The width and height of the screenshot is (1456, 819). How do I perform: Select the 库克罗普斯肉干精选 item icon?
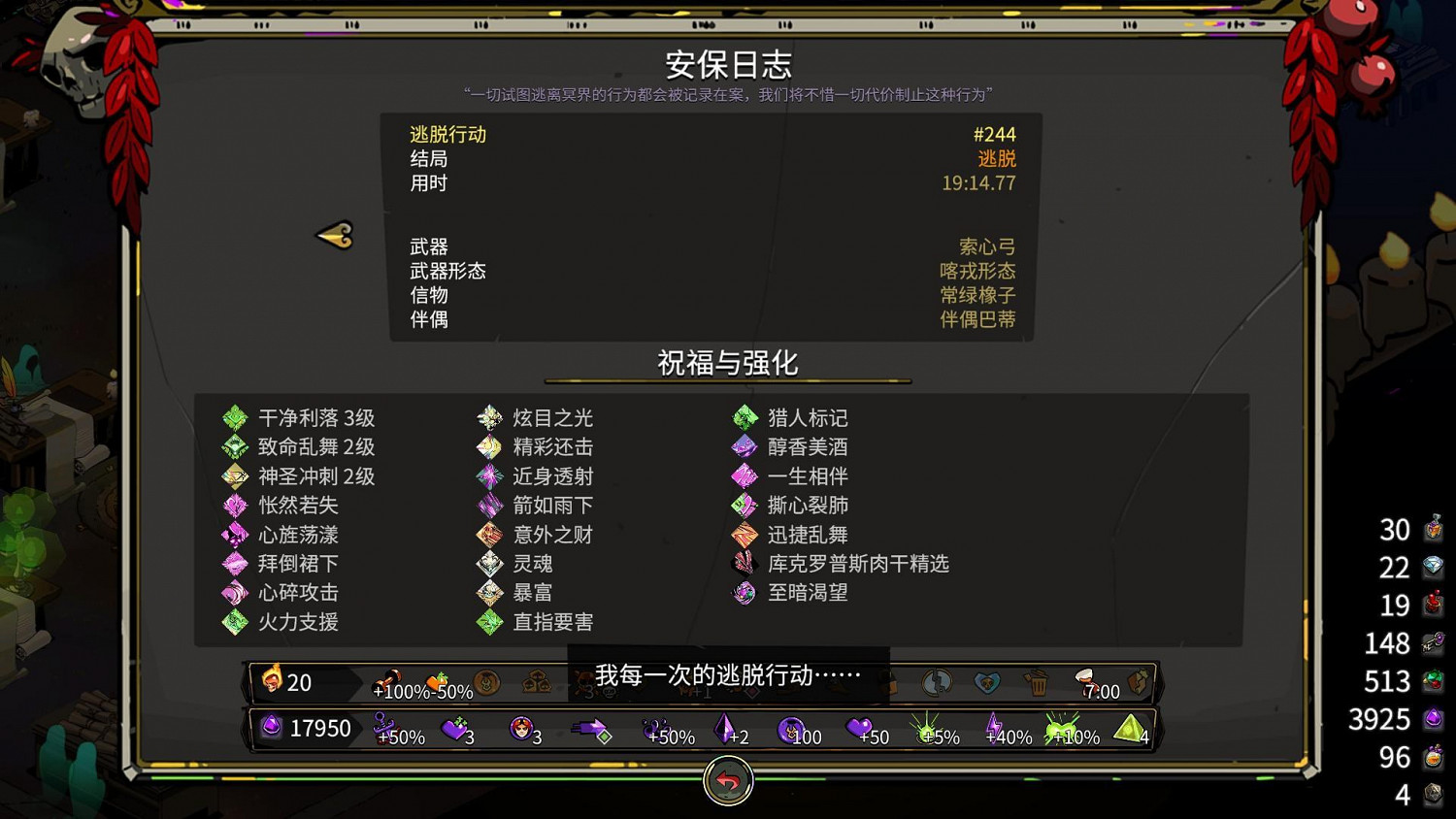click(x=745, y=564)
